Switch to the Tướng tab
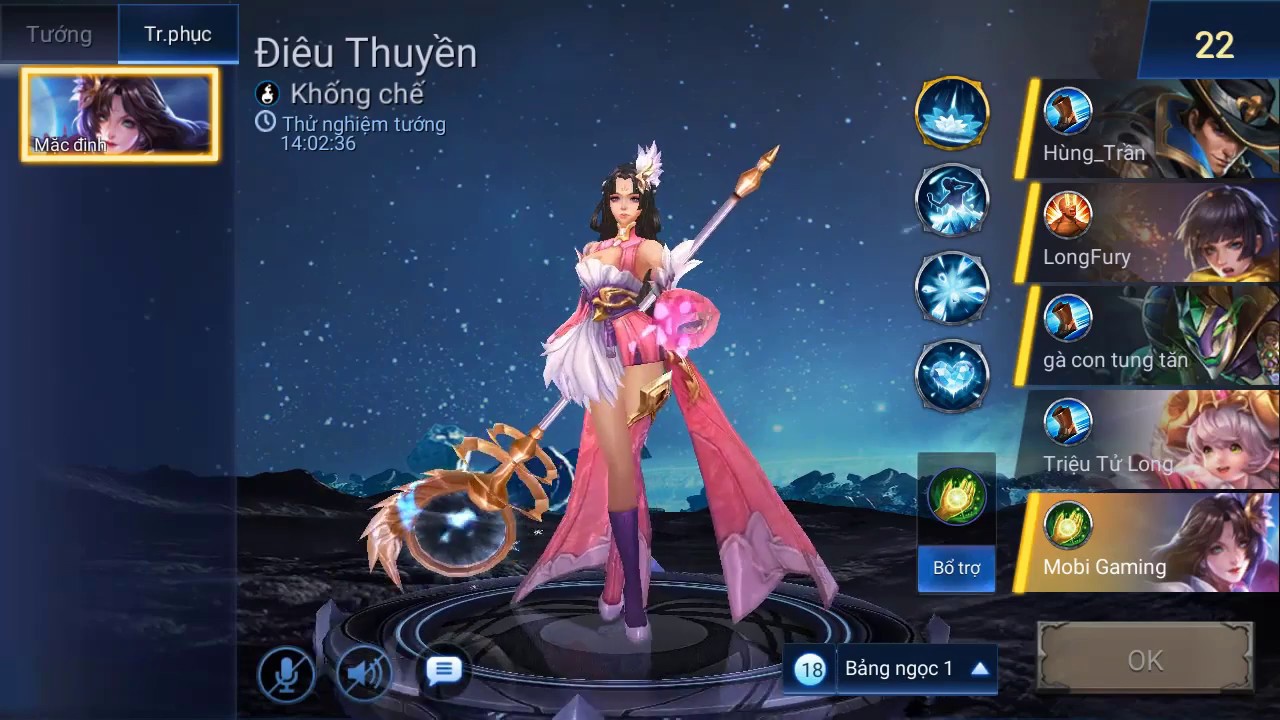This screenshot has width=1280, height=720. pyautogui.click(x=59, y=34)
